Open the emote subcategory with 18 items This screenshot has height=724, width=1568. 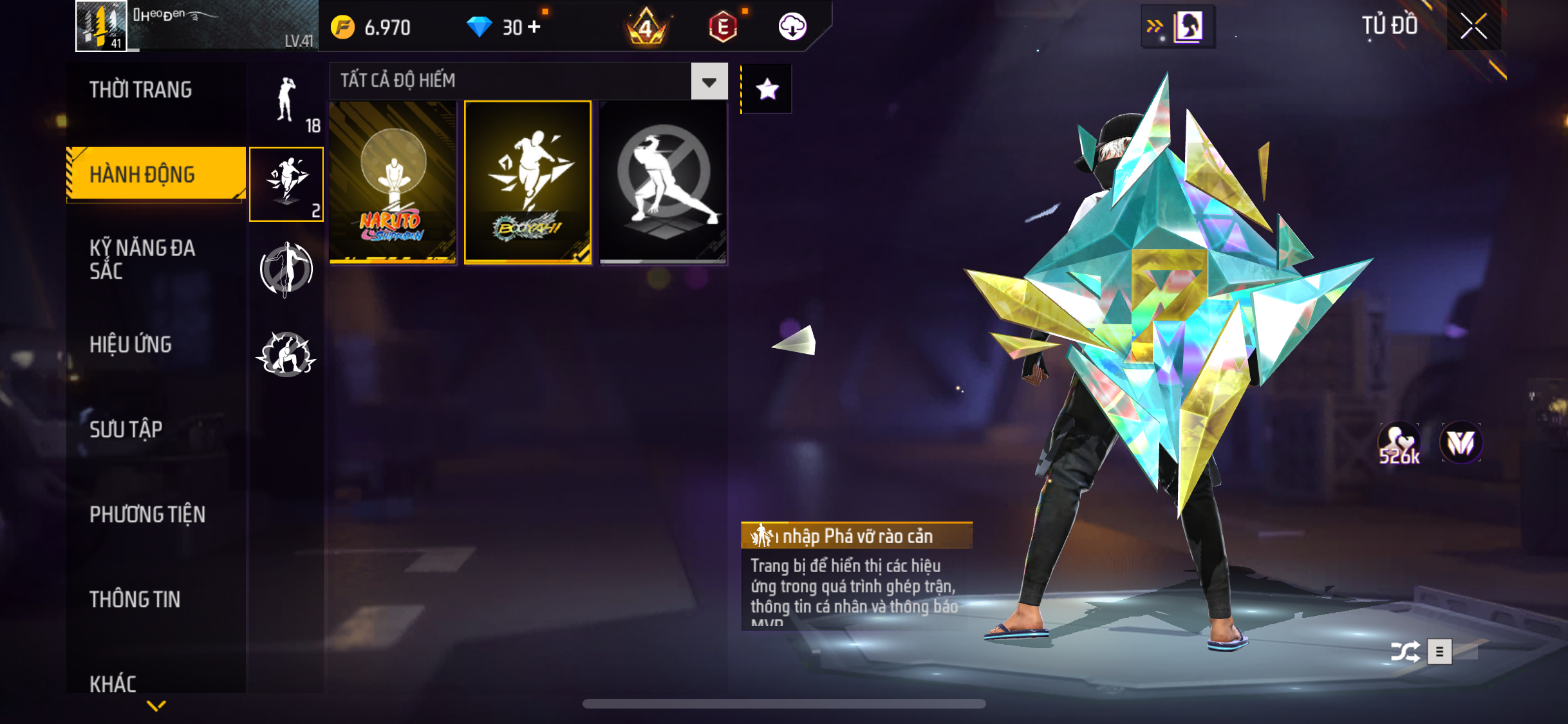[x=287, y=103]
